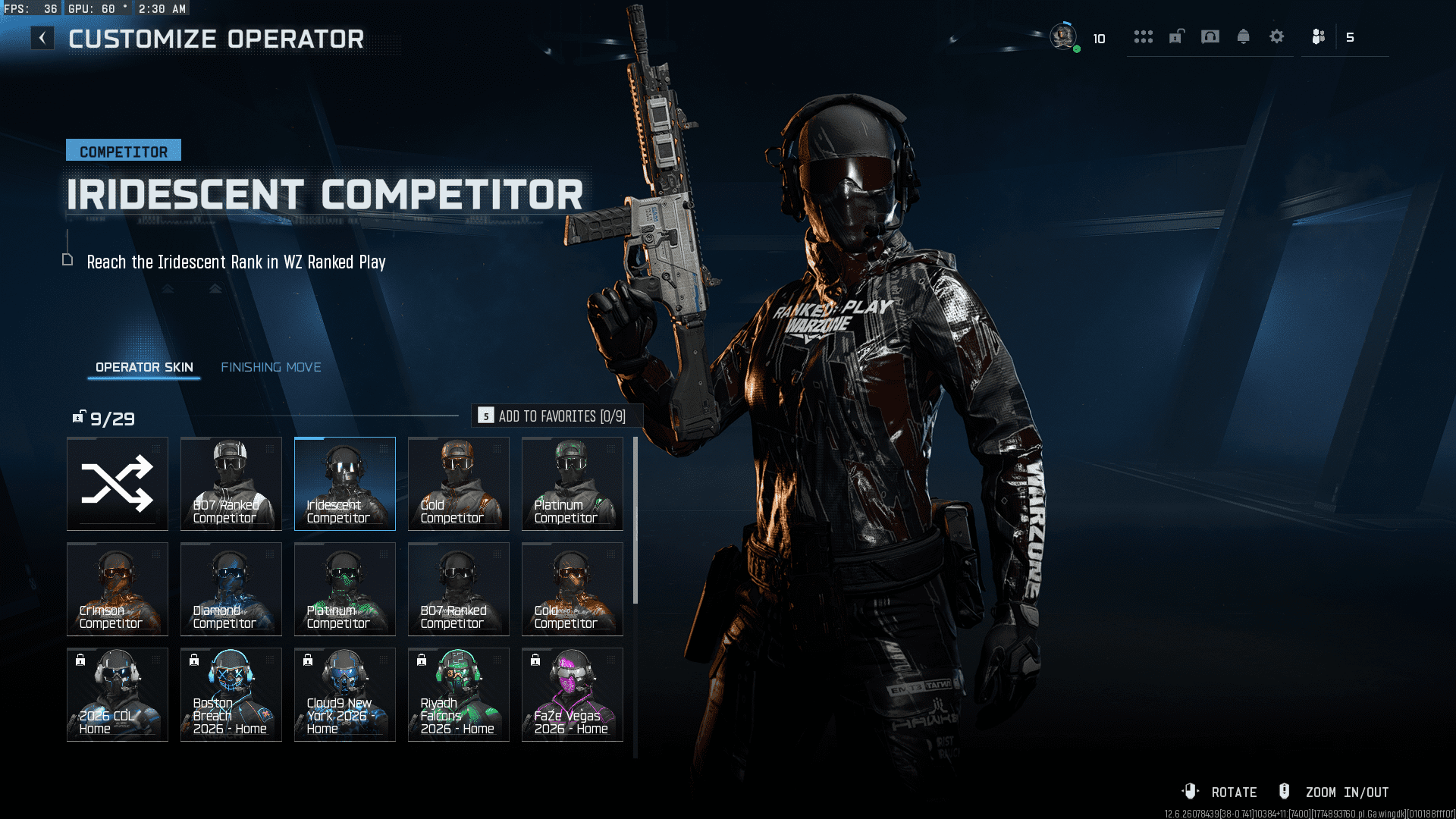Select the shuffle random skin tile

pos(117,483)
